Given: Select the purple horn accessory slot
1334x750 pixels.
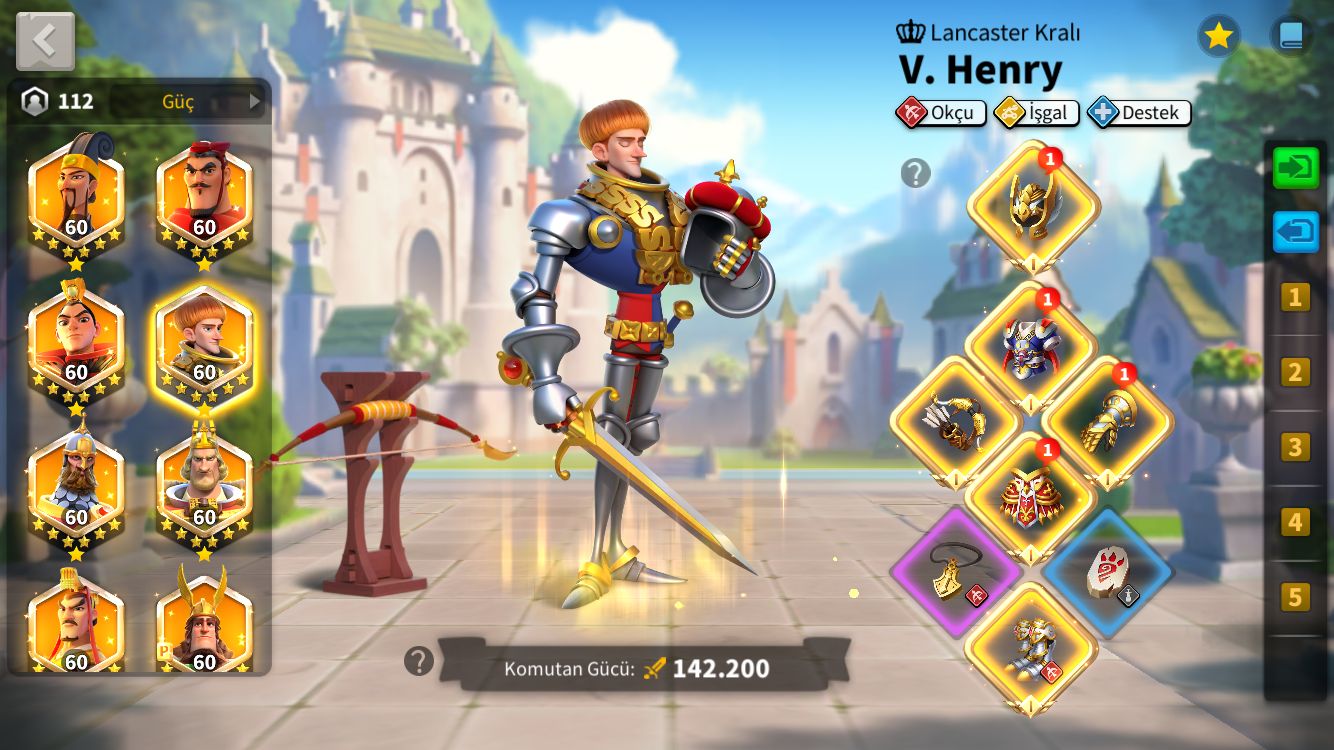Looking at the screenshot, I should pyautogui.click(x=955, y=571).
